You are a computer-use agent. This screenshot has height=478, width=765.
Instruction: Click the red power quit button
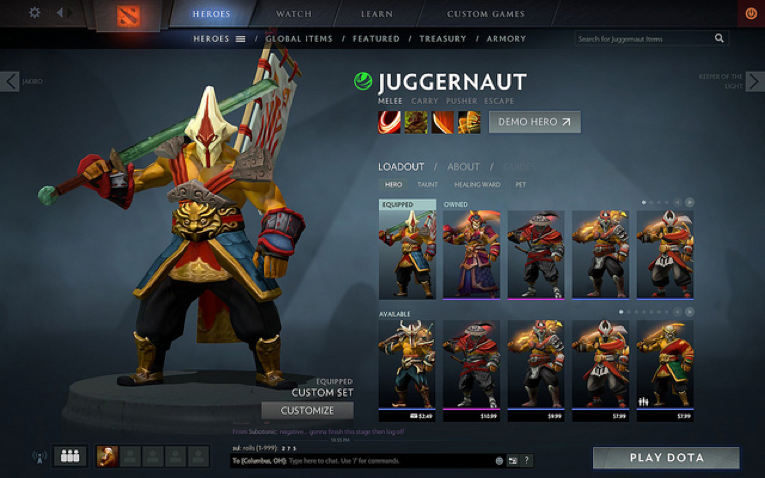click(751, 14)
